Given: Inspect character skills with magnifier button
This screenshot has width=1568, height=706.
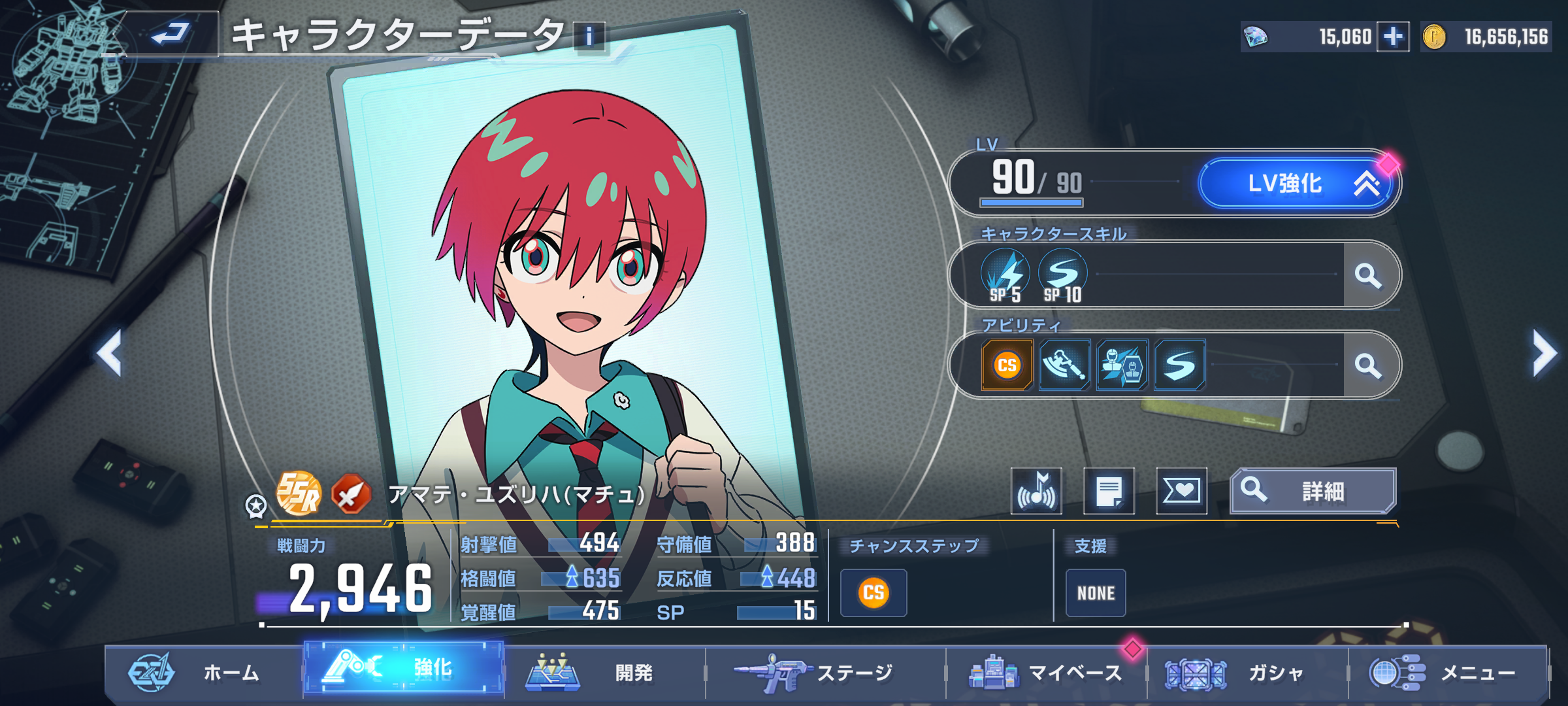Looking at the screenshot, I should click(x=1368, y=275).
